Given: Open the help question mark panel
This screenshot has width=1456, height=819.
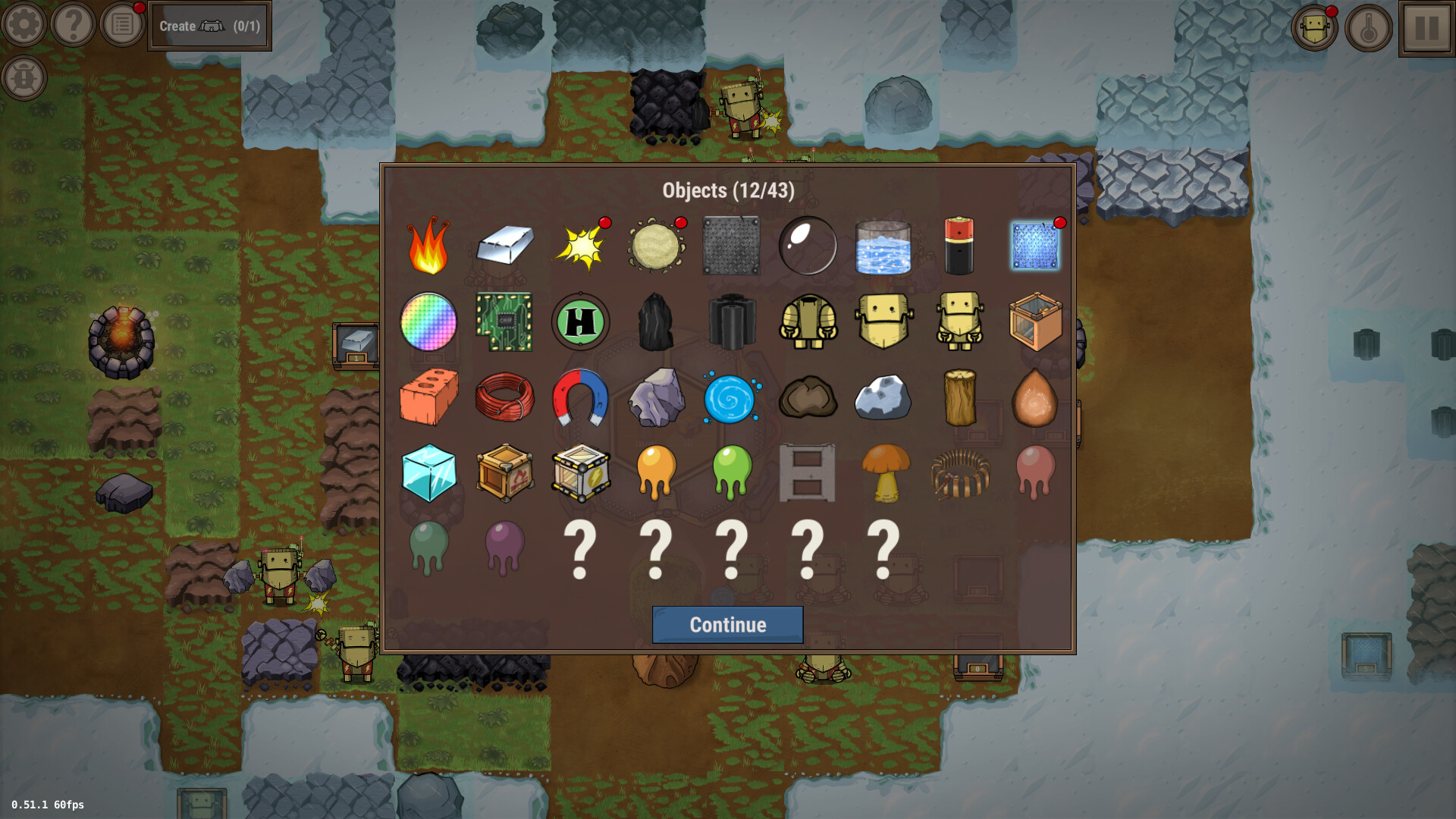Looking at the screenshot, I should point(73,24).
